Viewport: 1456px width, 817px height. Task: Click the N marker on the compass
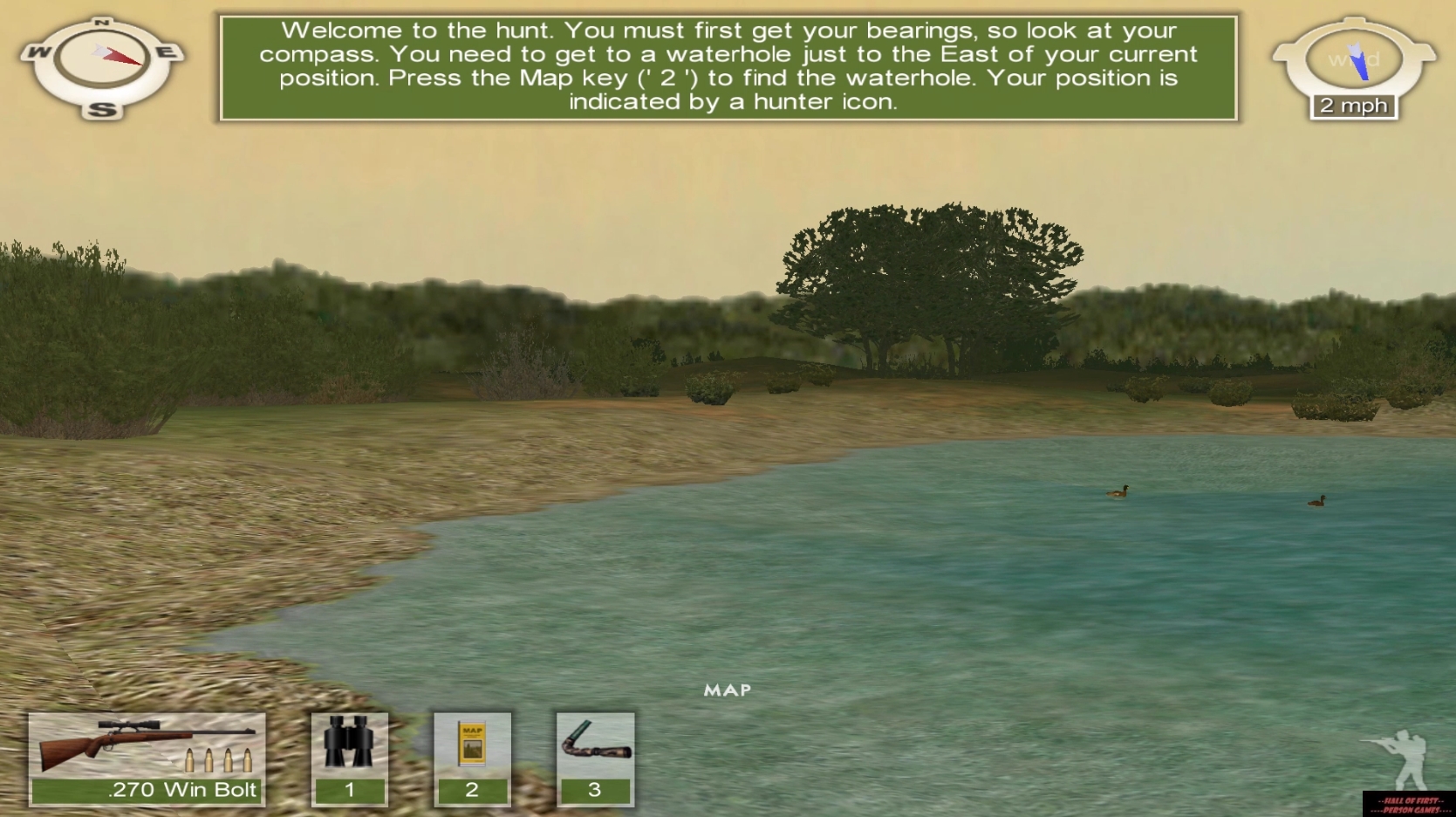point(101,21)
